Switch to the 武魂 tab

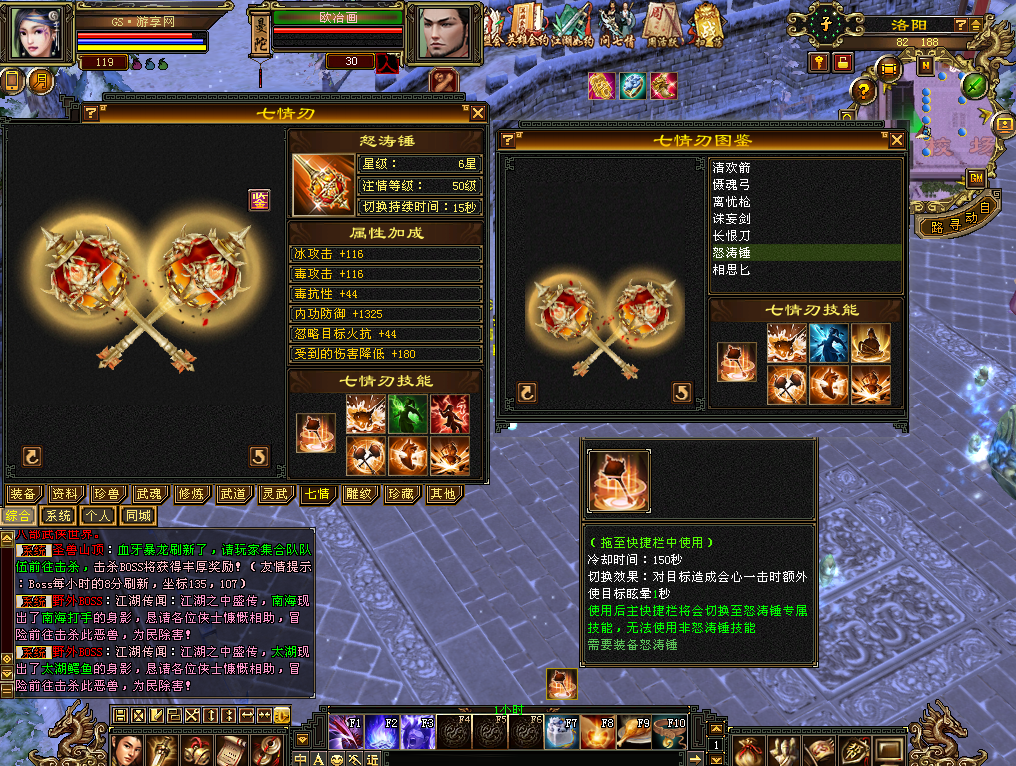[x=150, y=494]
